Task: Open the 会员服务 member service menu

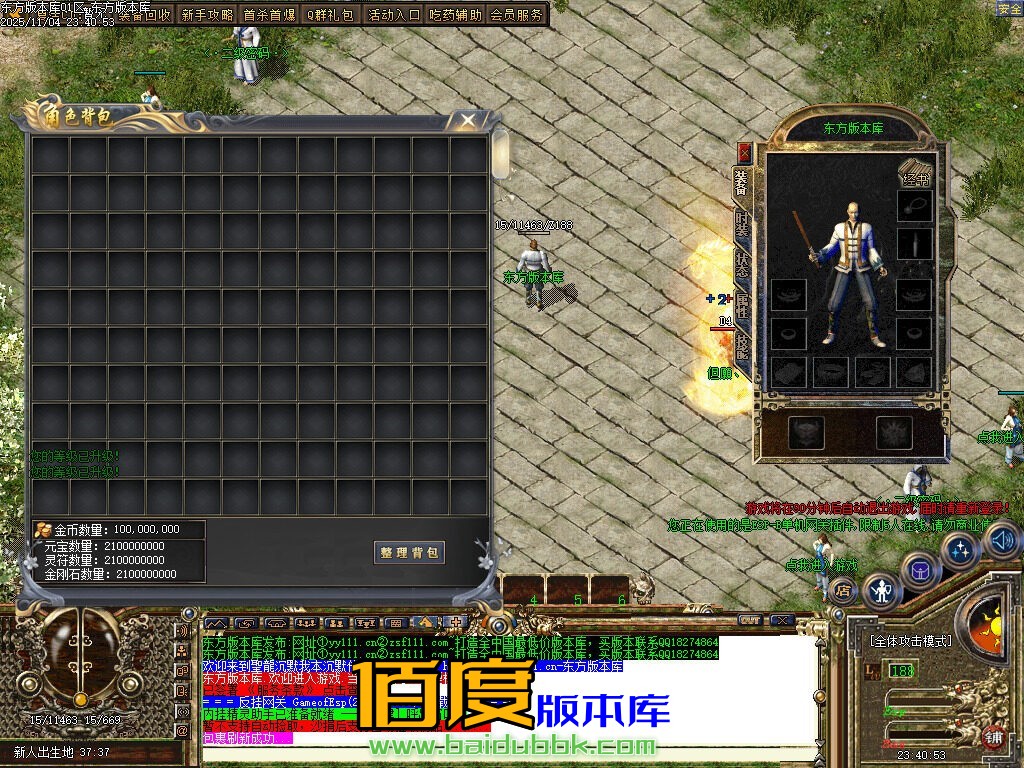Action: [517, 15]
